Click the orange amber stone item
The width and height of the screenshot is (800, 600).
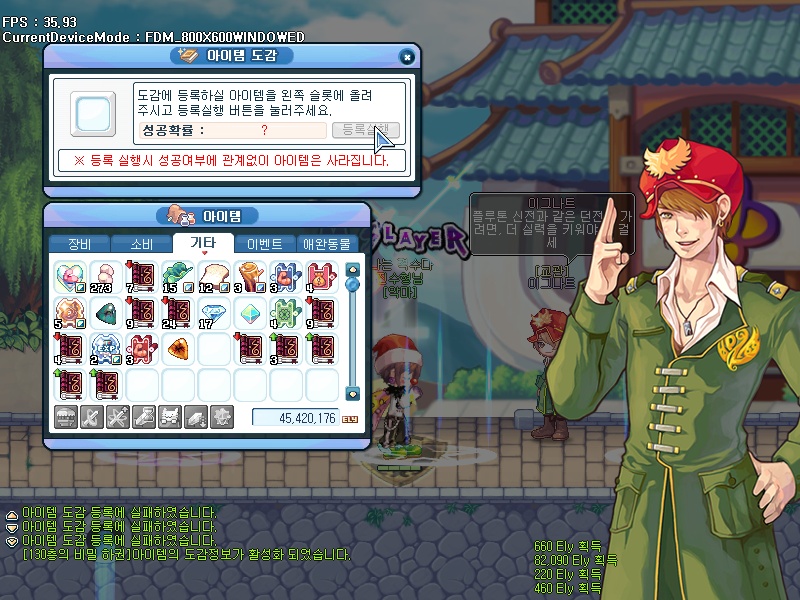[x=177, y=348]
